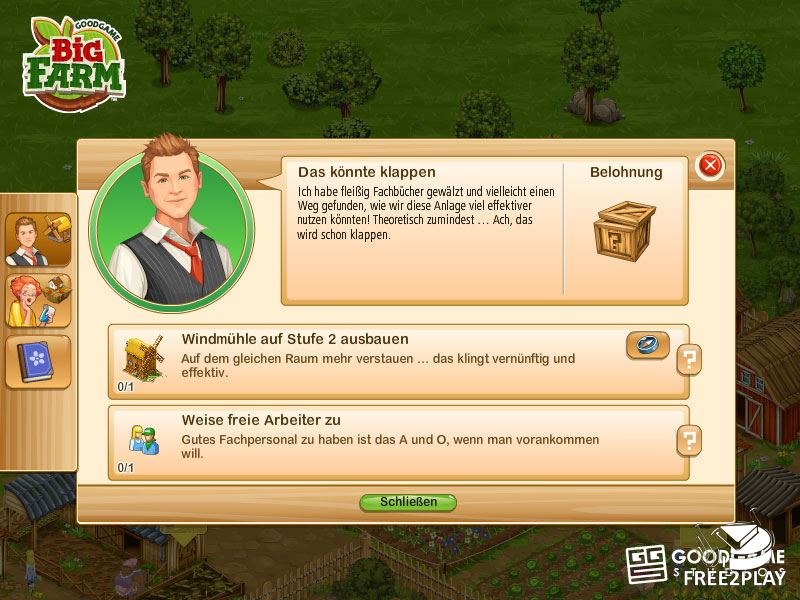Screen dimensions: 800x600
Task: Open help for the Weise freie Arbeiter task
Action: [x=689, y=439]
